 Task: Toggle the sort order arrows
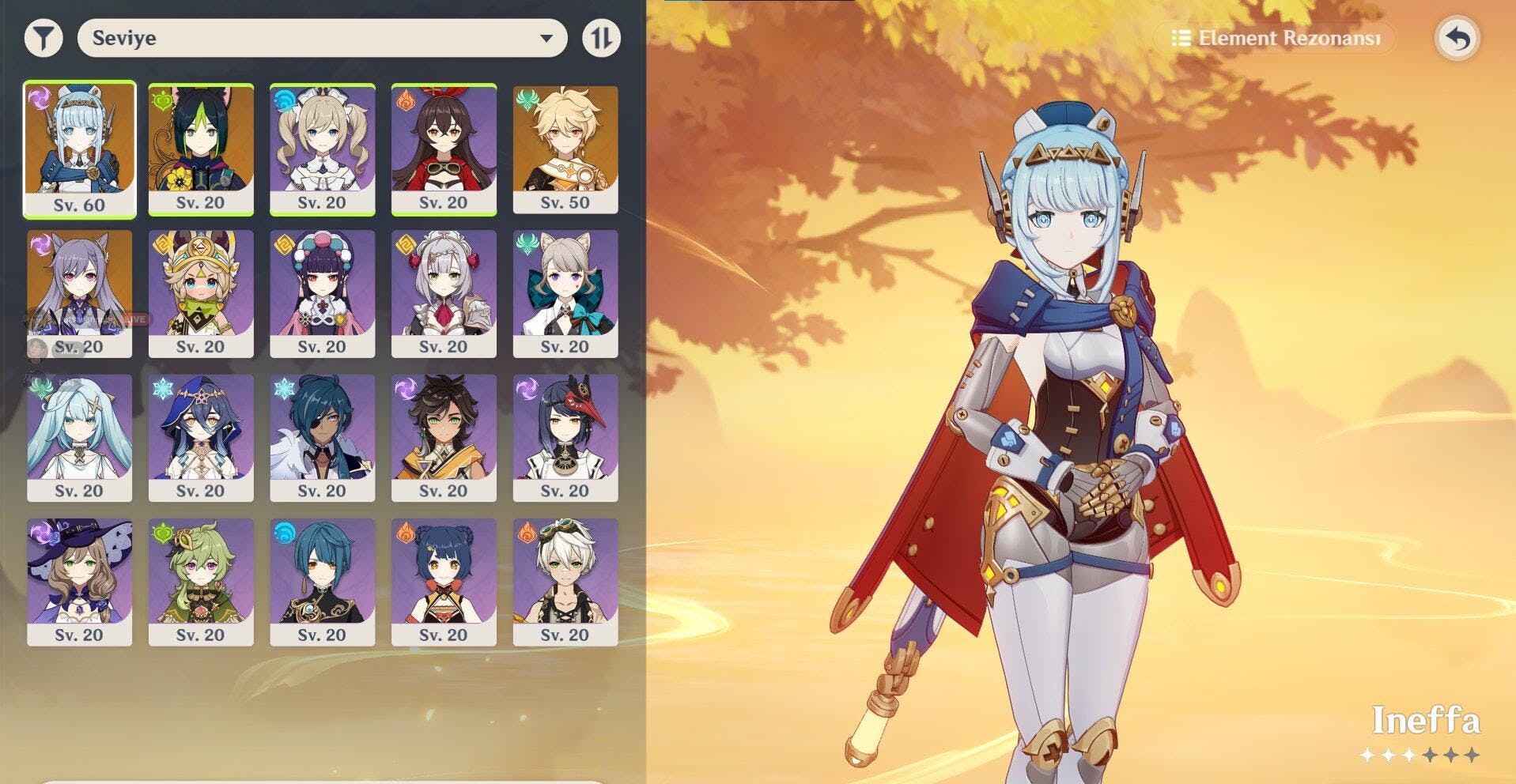pos(601,38)
